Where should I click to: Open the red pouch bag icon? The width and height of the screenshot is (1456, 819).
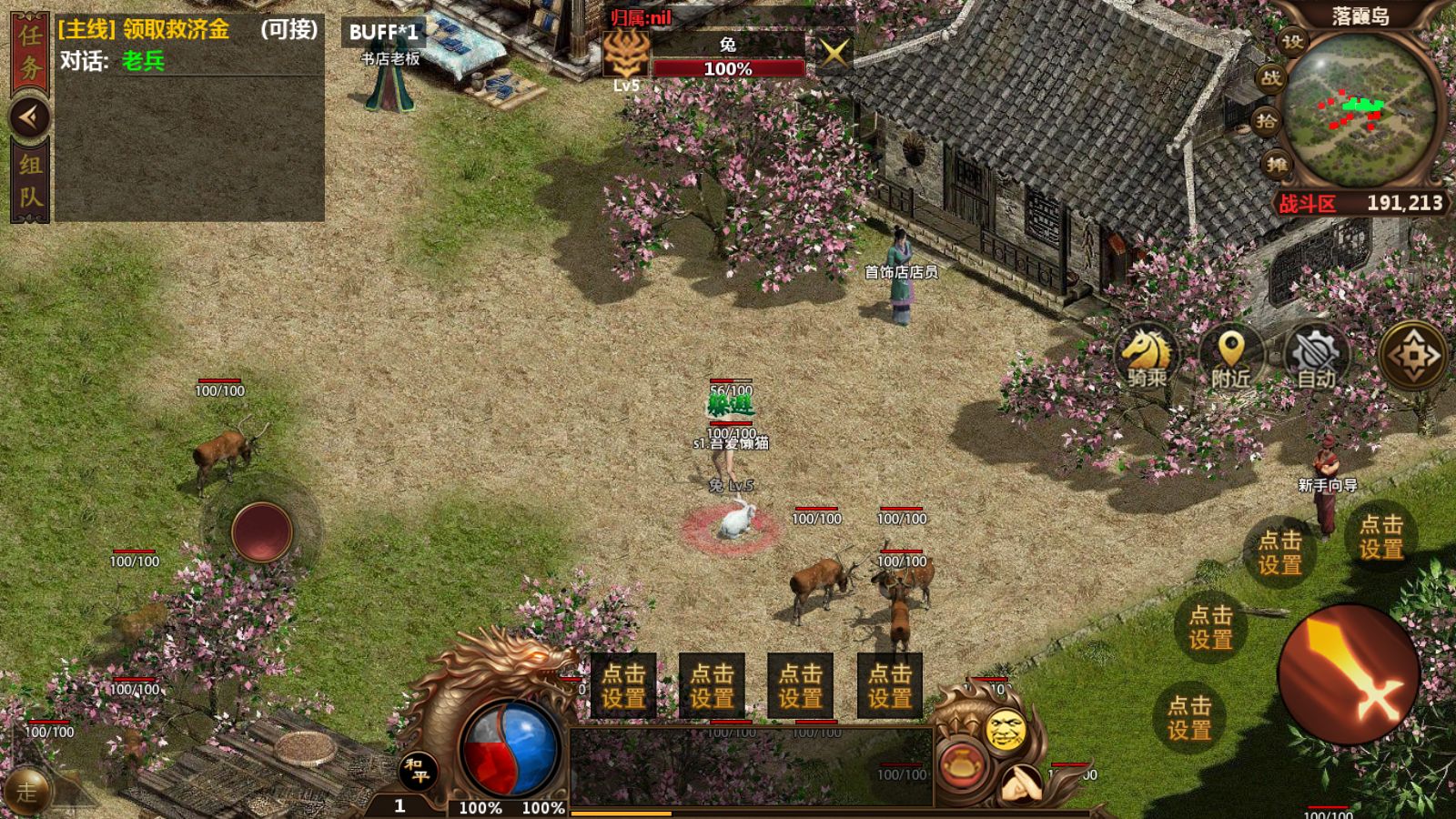(961, 765)
